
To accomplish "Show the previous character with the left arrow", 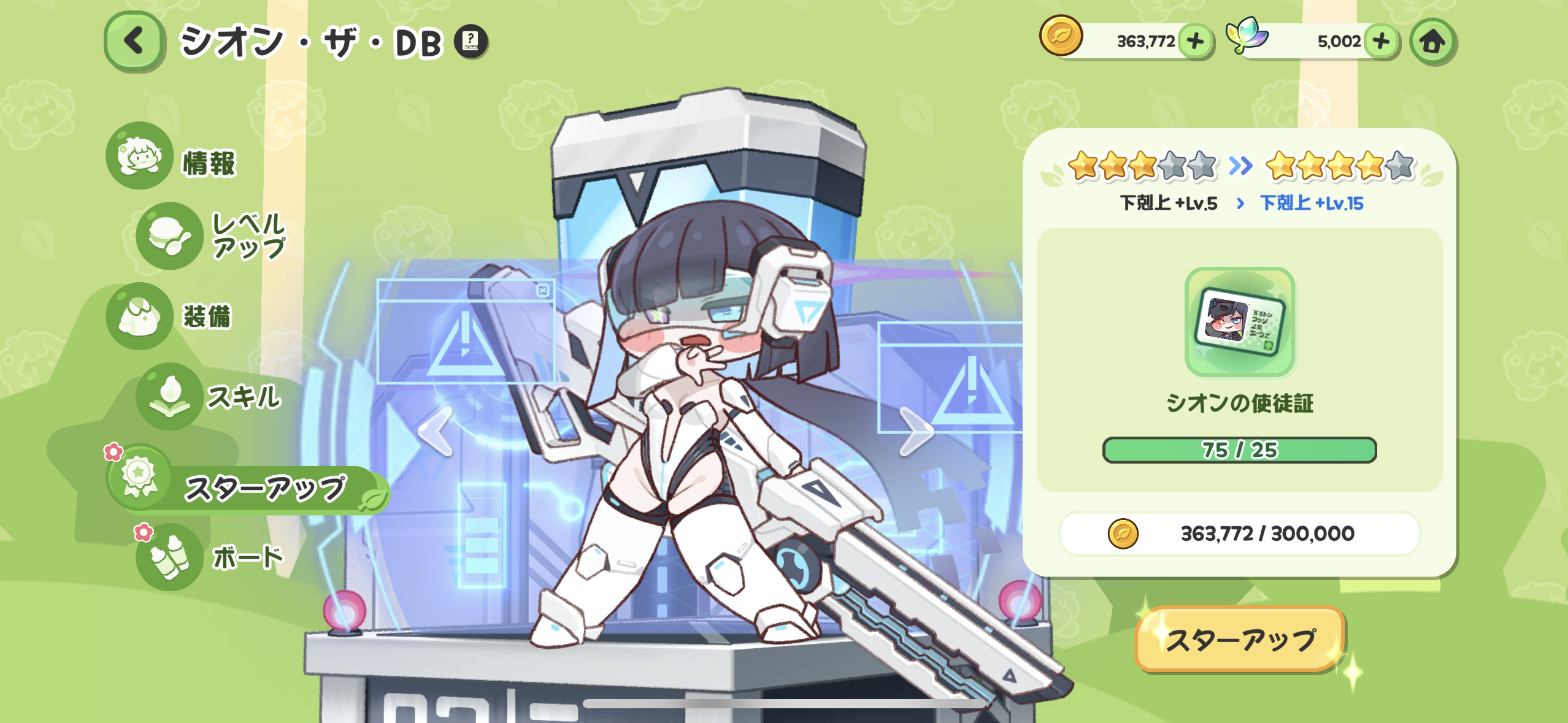I will click(436, 432).
